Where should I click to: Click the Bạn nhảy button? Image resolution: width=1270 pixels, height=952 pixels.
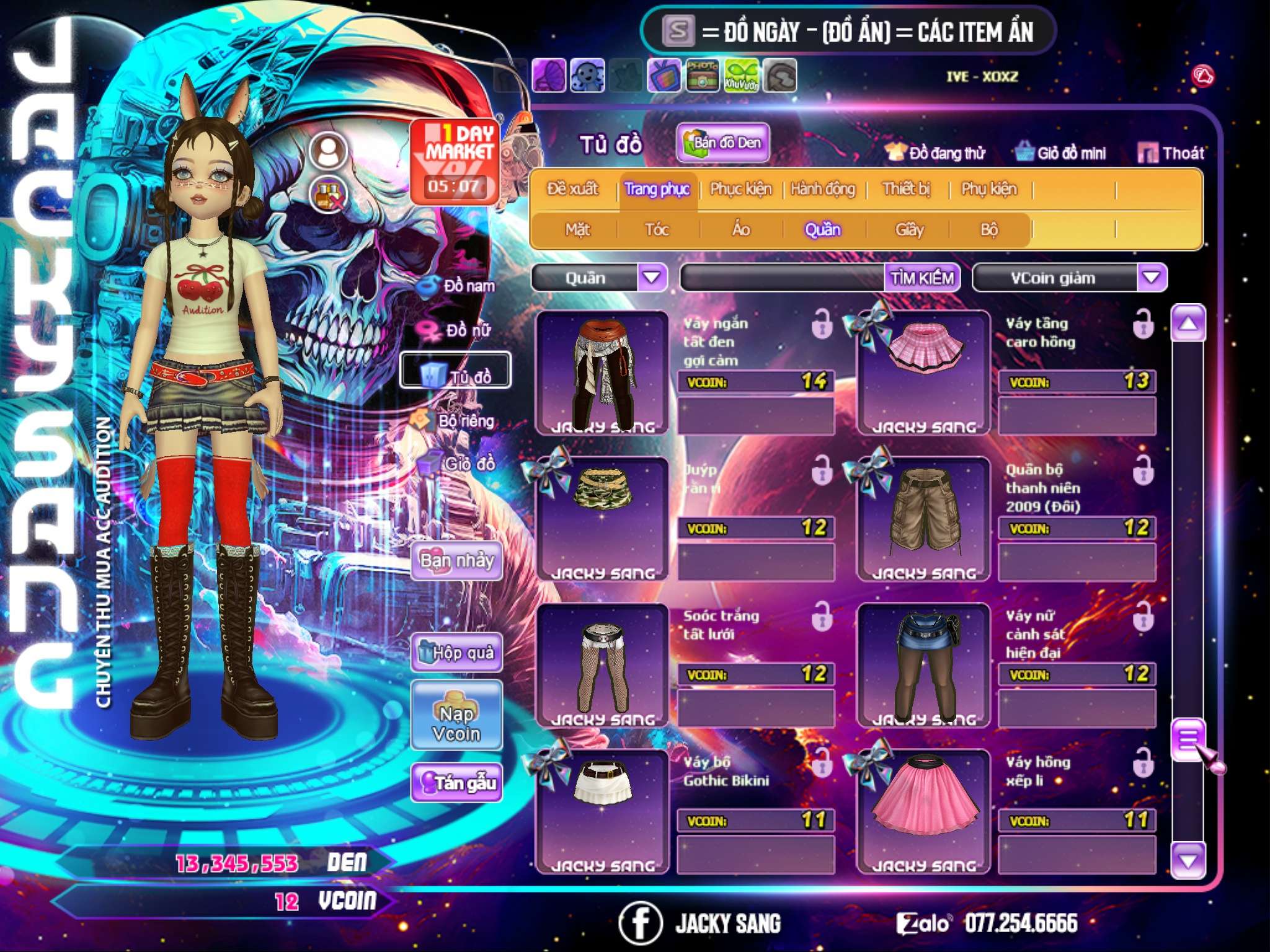[456, 561]
